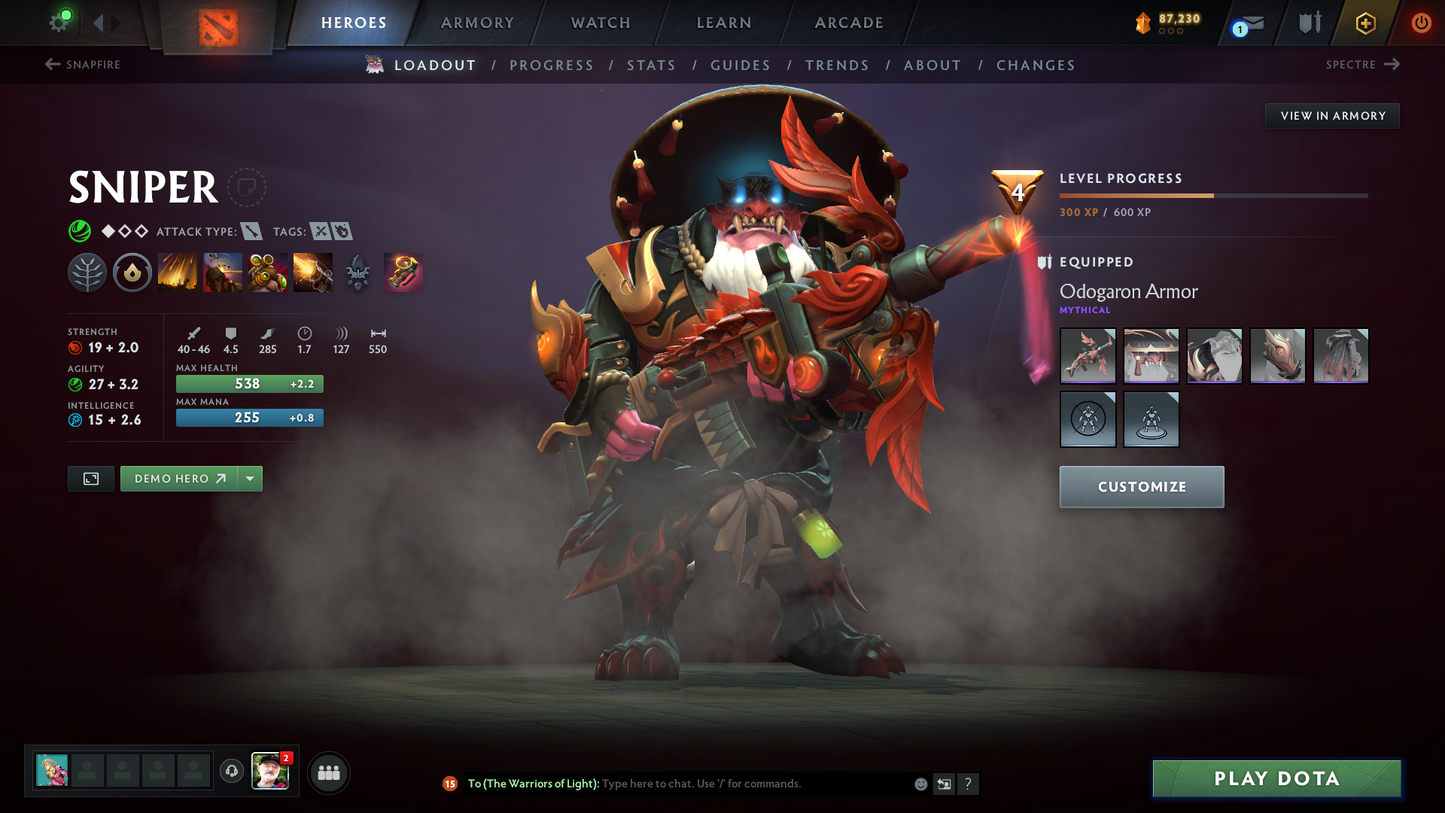Select the Shrapnel ability icon
The height and width of the screenshot is (813, 1445).
coord(178,271)
